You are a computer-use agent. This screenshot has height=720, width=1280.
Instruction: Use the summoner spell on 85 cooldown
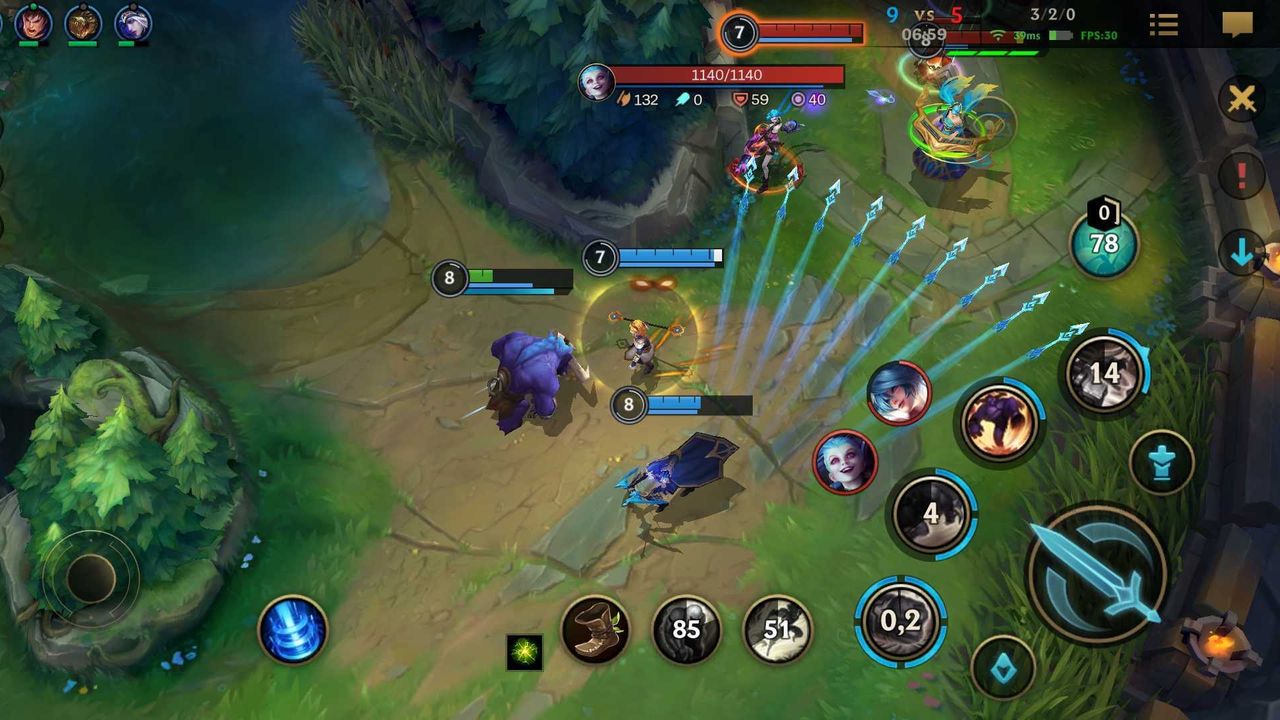coord(686,629)
